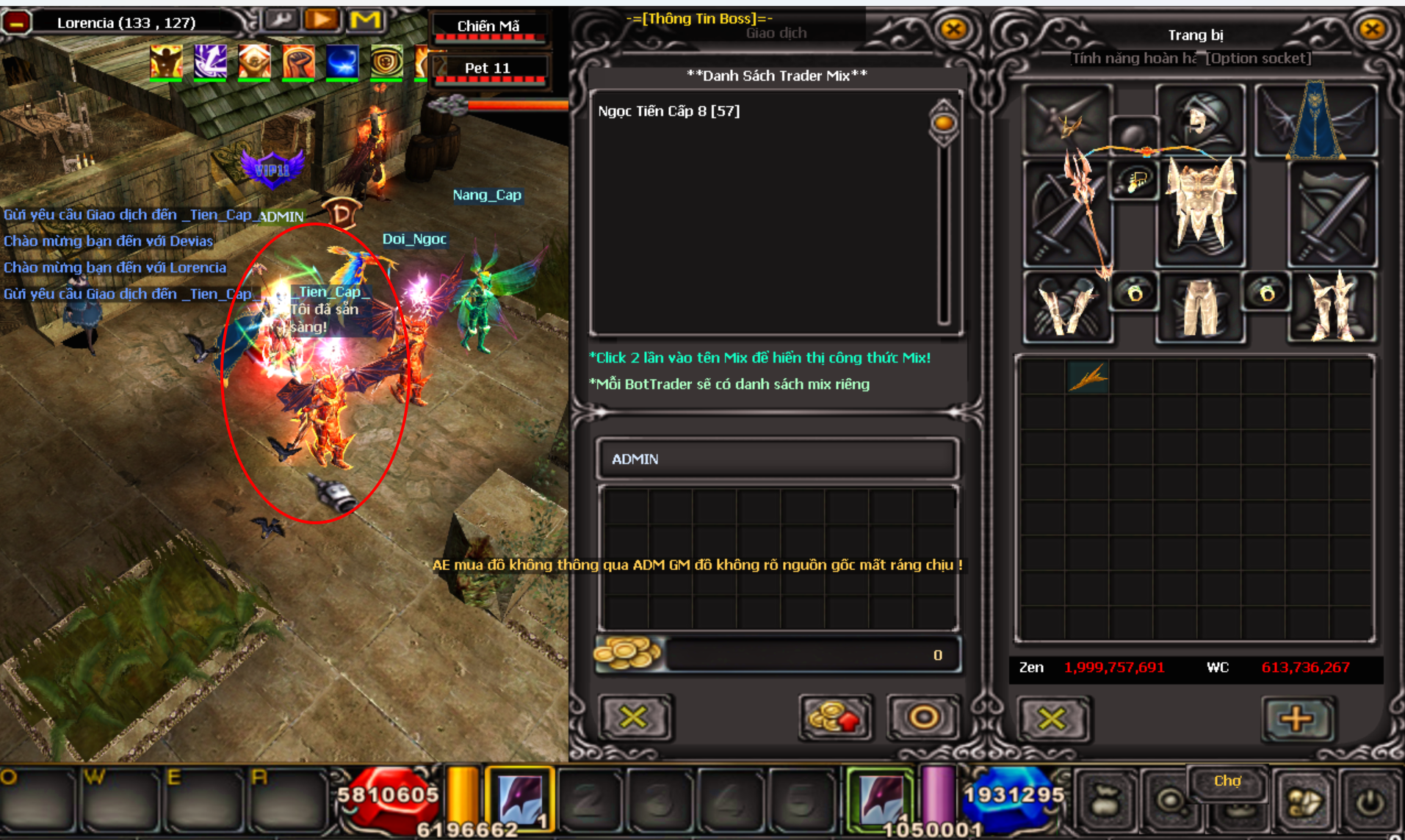Confirm the trade with the circle button

click(x=922, y=717)
